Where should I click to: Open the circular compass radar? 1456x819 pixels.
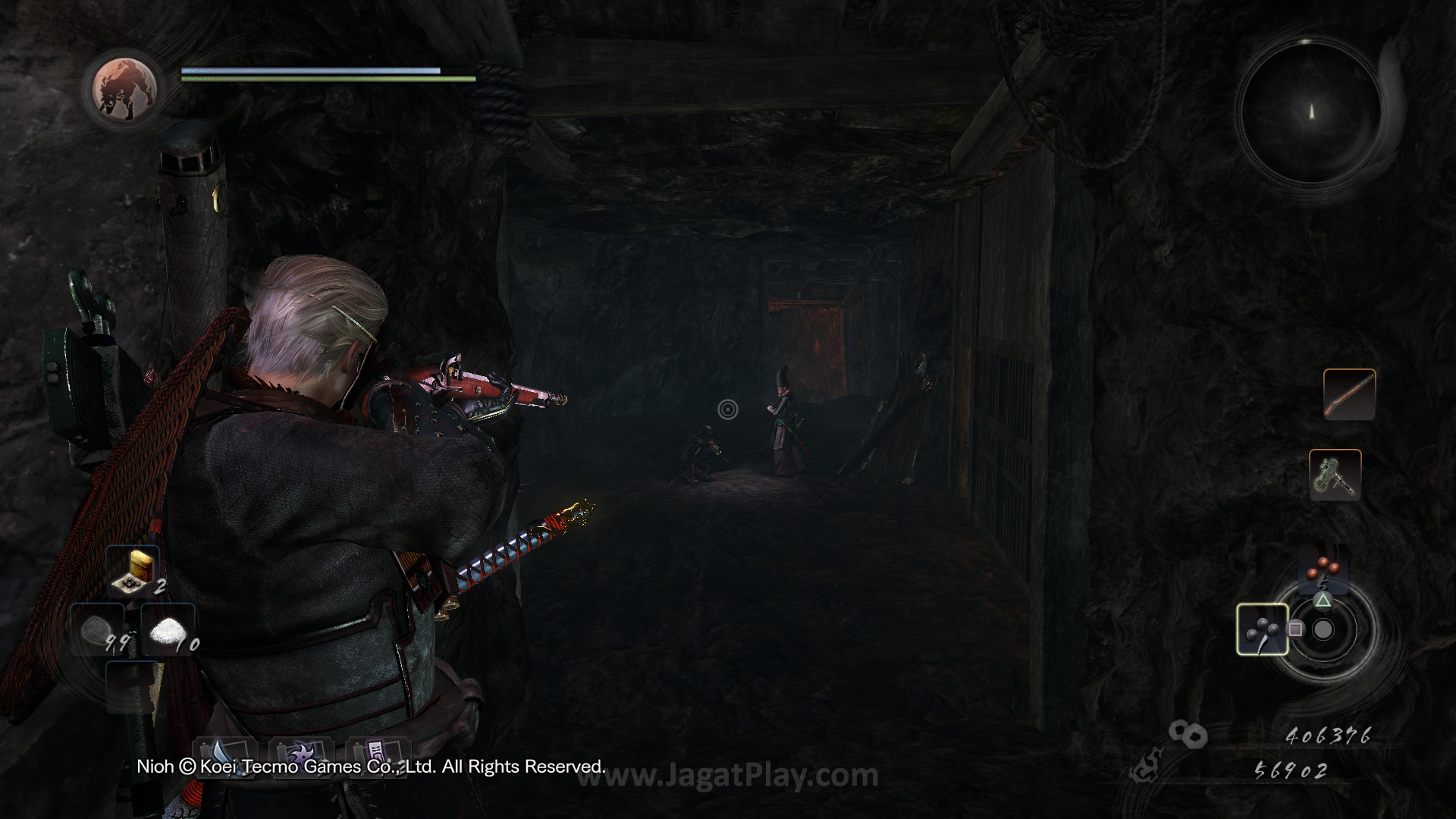[x=1311, y=112]
